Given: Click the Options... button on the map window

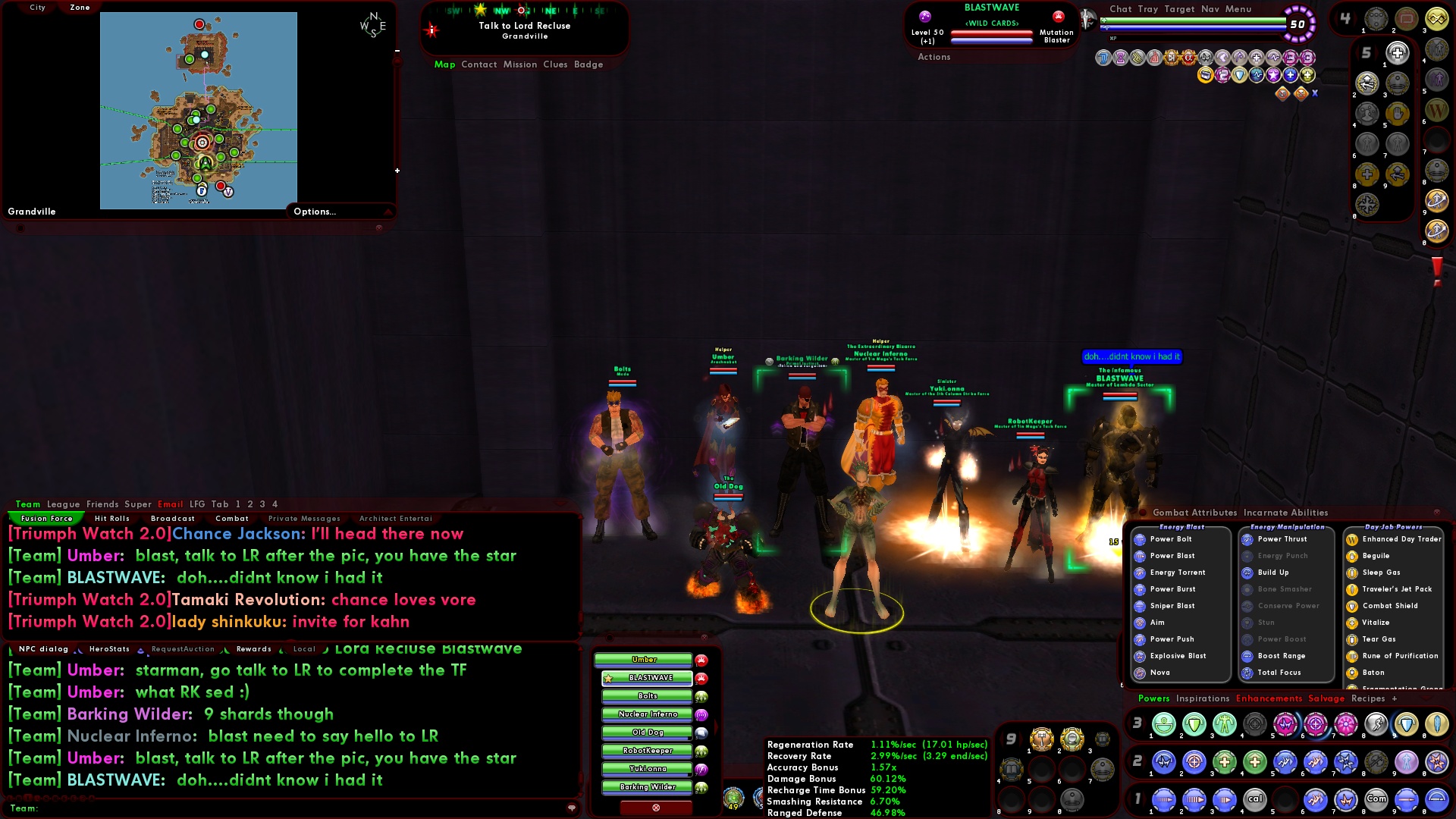Looking at the screenshot, I should [x=314, y=212].
